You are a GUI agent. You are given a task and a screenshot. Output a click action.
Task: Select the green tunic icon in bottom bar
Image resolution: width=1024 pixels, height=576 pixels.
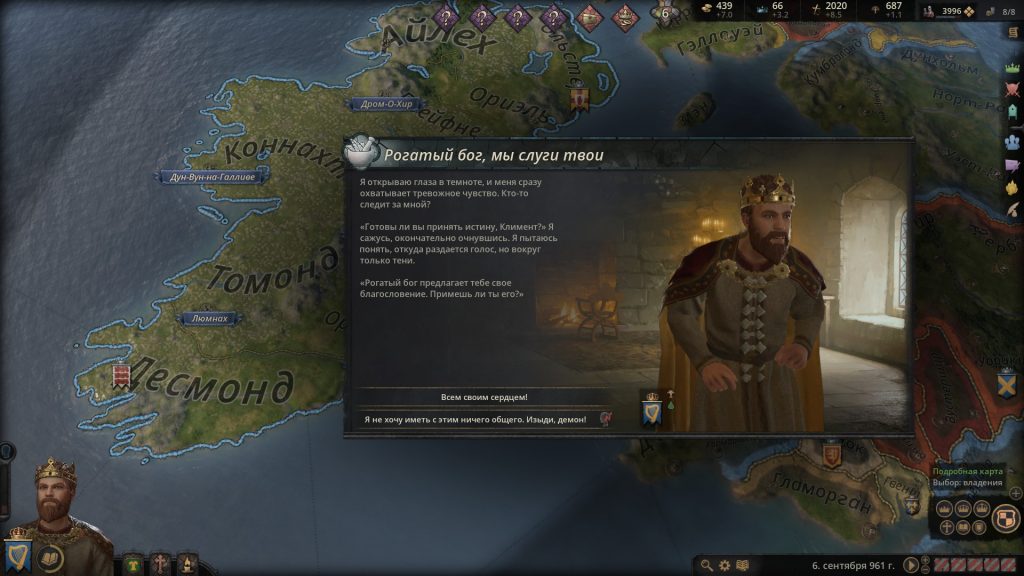click(x=132, y=564)
